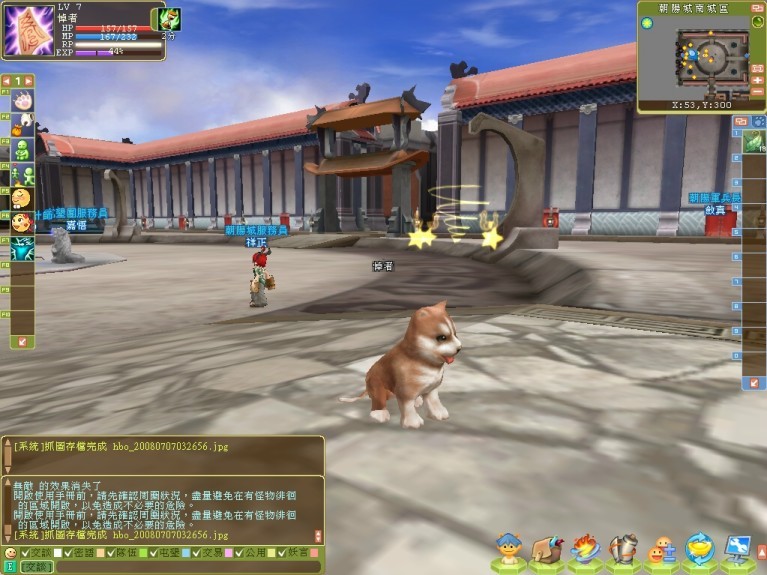
Task: Go to the previous hotbar page
Action: pos(6,80)
